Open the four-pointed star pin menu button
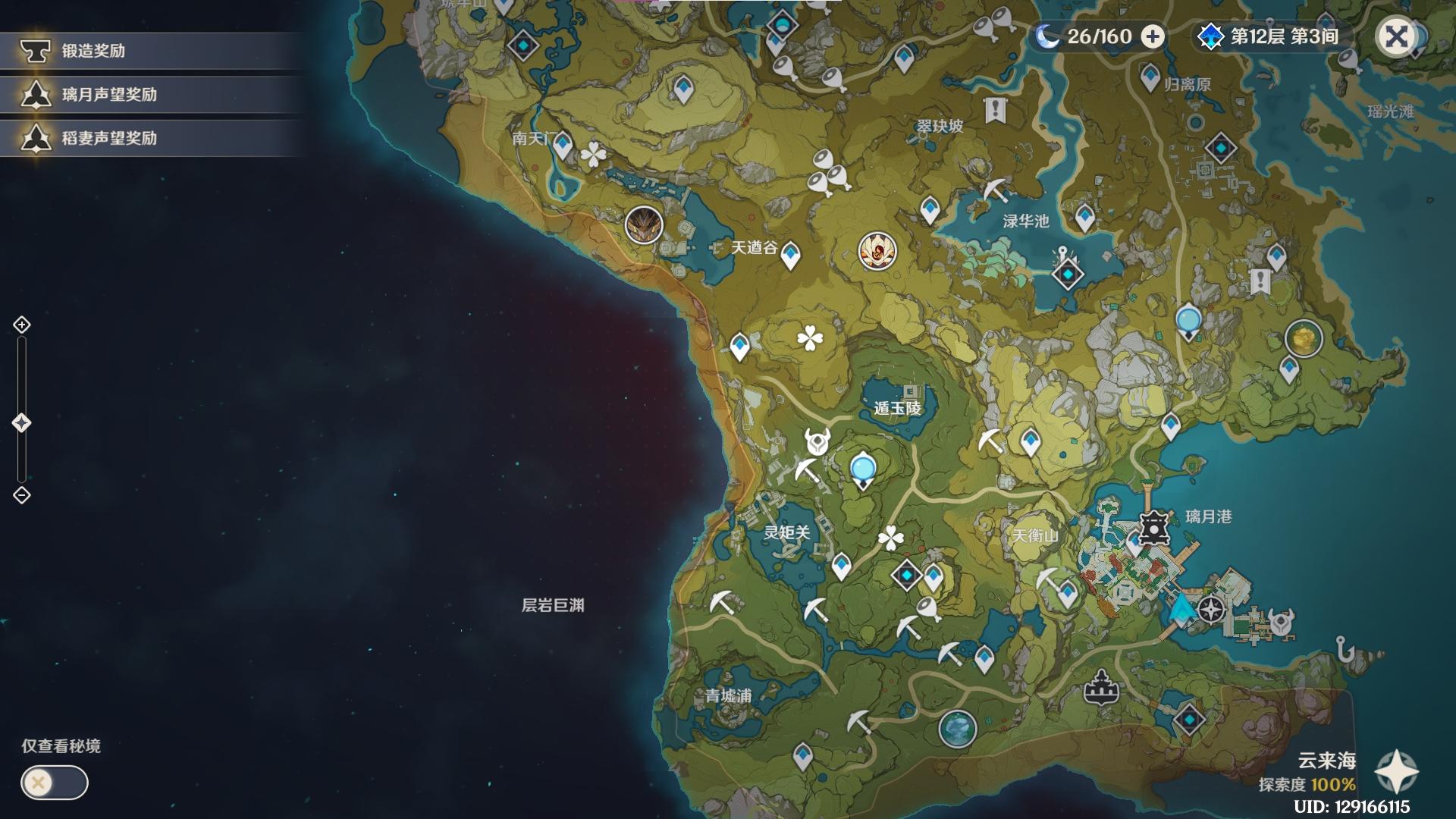 pyautogui.click(x=1396, y=772)
